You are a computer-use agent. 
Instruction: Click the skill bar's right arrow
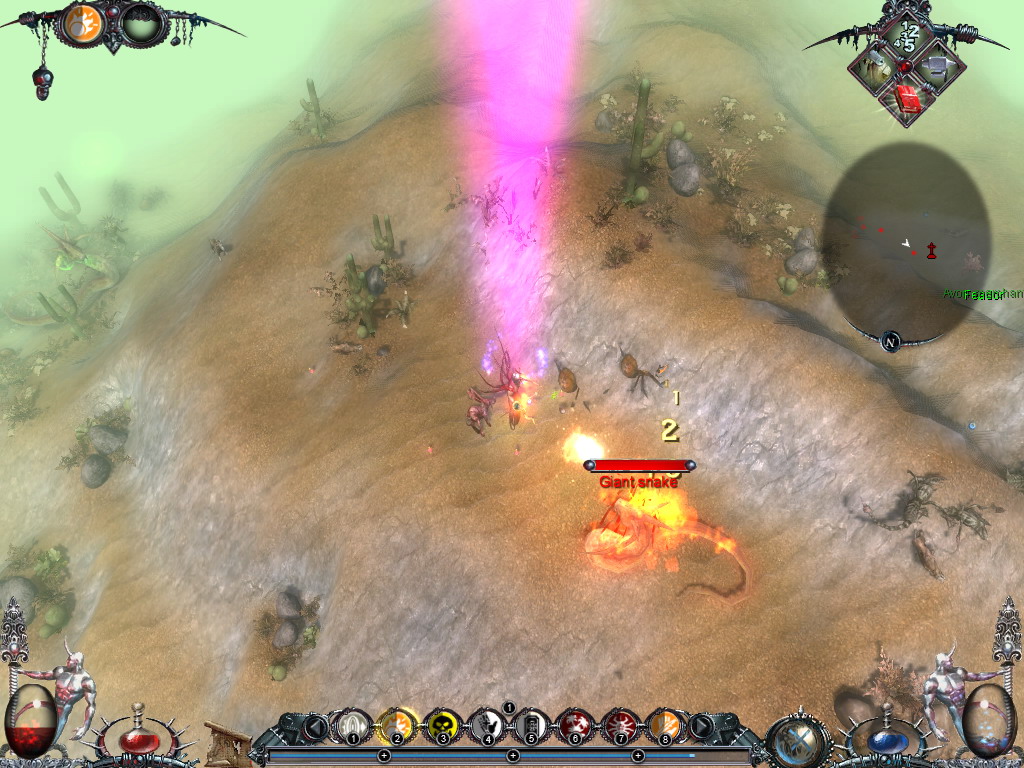pos(702,726)
